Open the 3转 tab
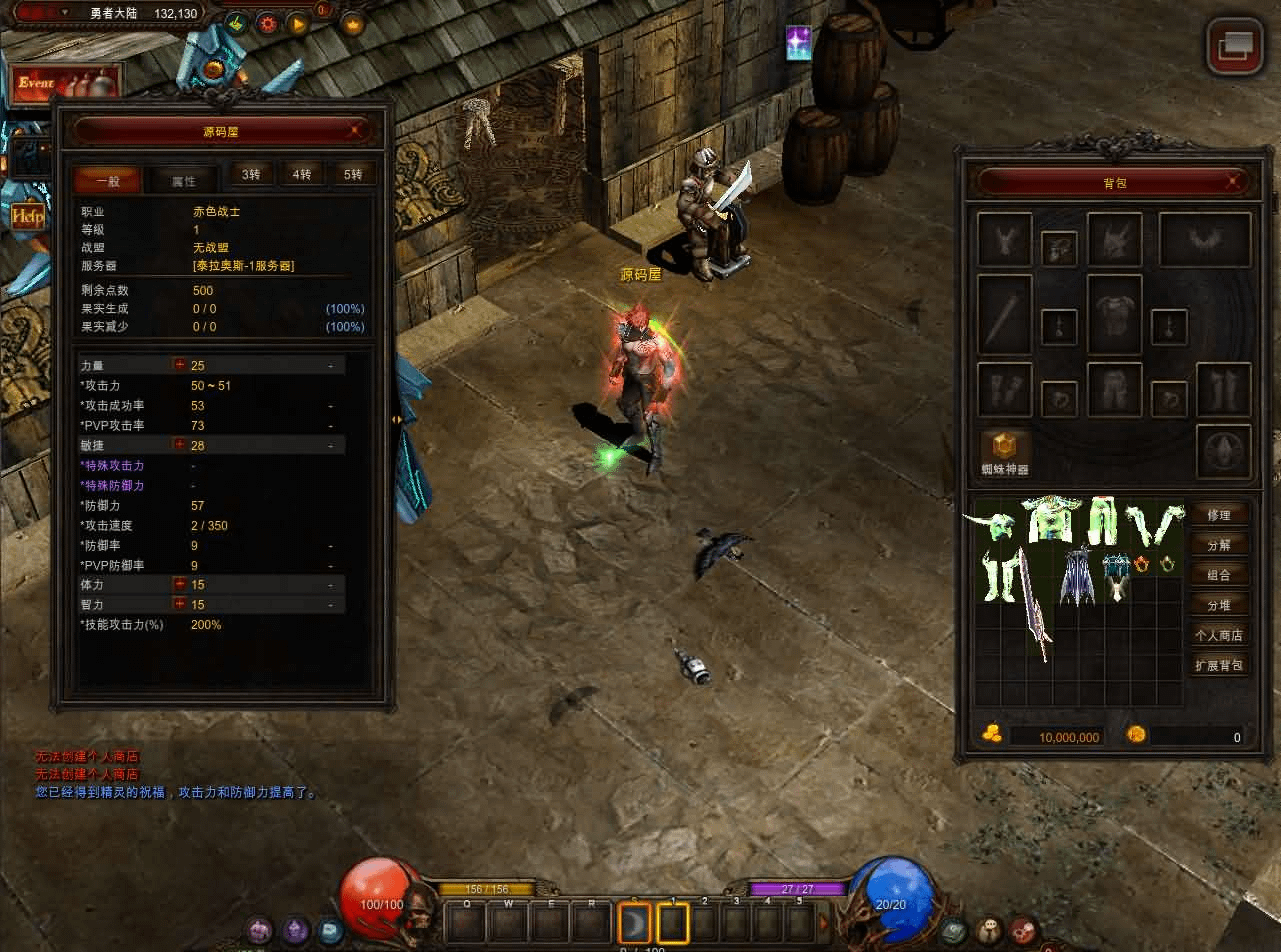The height and width of the screenshot is (952, 1281). (250, 174)
